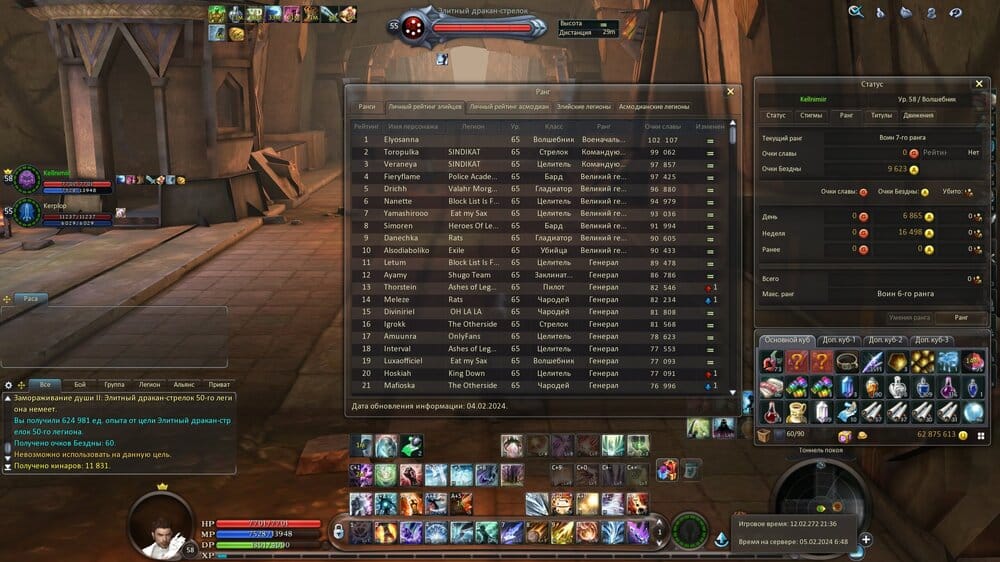Open the Стигмы tab in the status window

(811, 115)
